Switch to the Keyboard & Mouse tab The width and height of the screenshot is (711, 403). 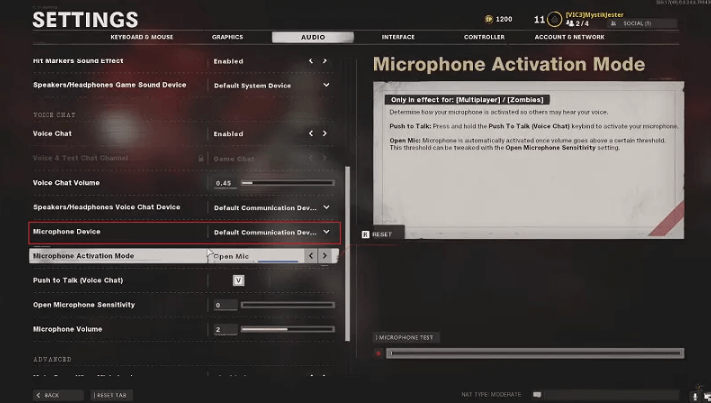pyautogui.click(x=141, y=37)
